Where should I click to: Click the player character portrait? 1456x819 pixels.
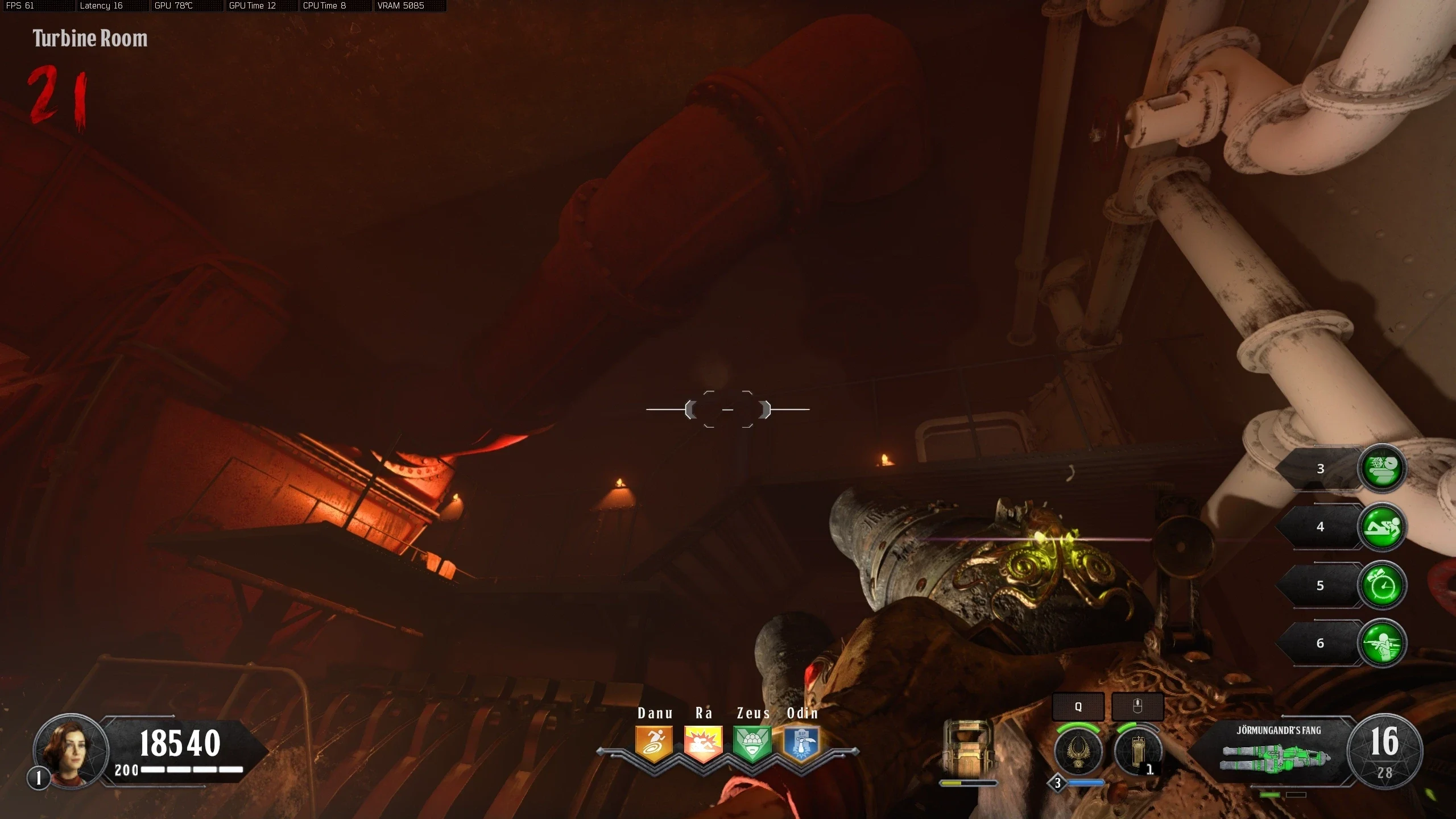(71, 751)
